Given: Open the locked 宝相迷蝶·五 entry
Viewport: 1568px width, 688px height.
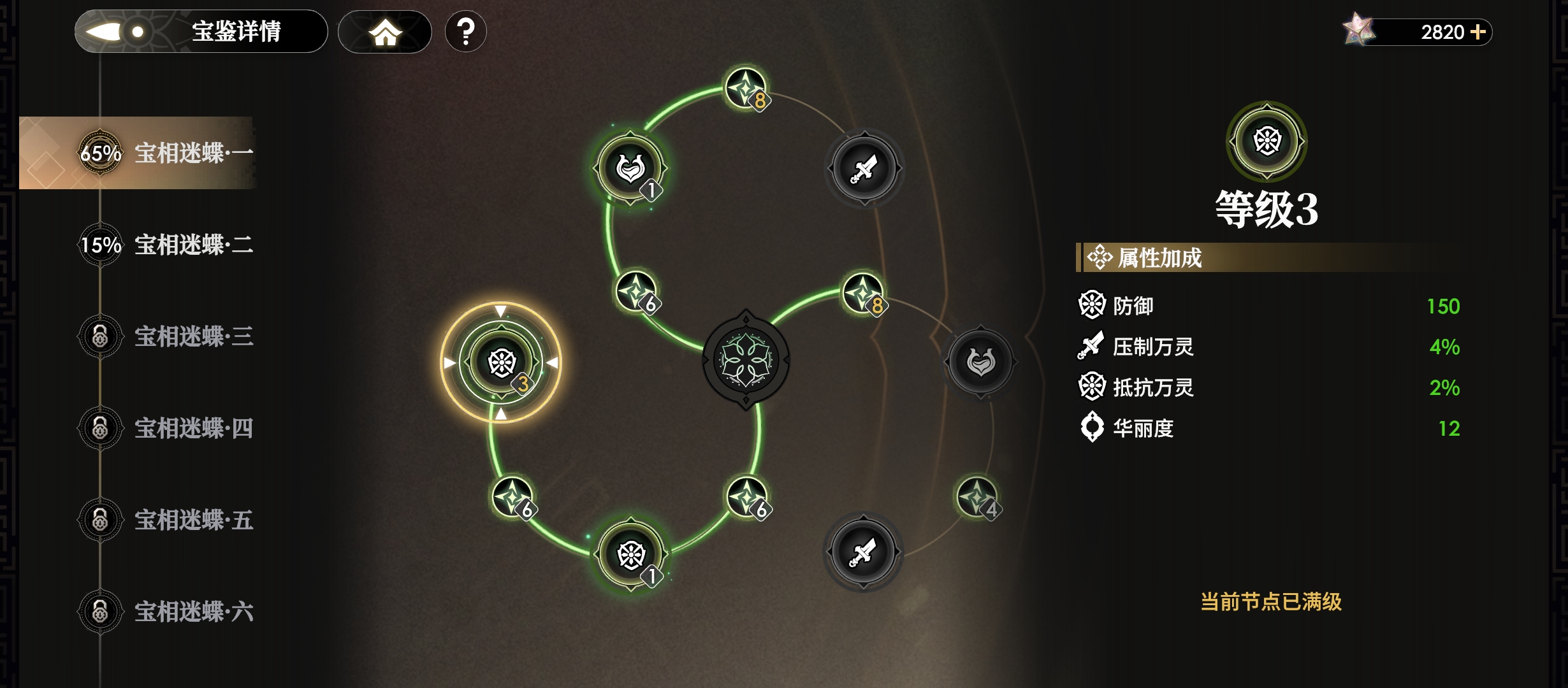Looking at the screenshot, I should point(166,520).
